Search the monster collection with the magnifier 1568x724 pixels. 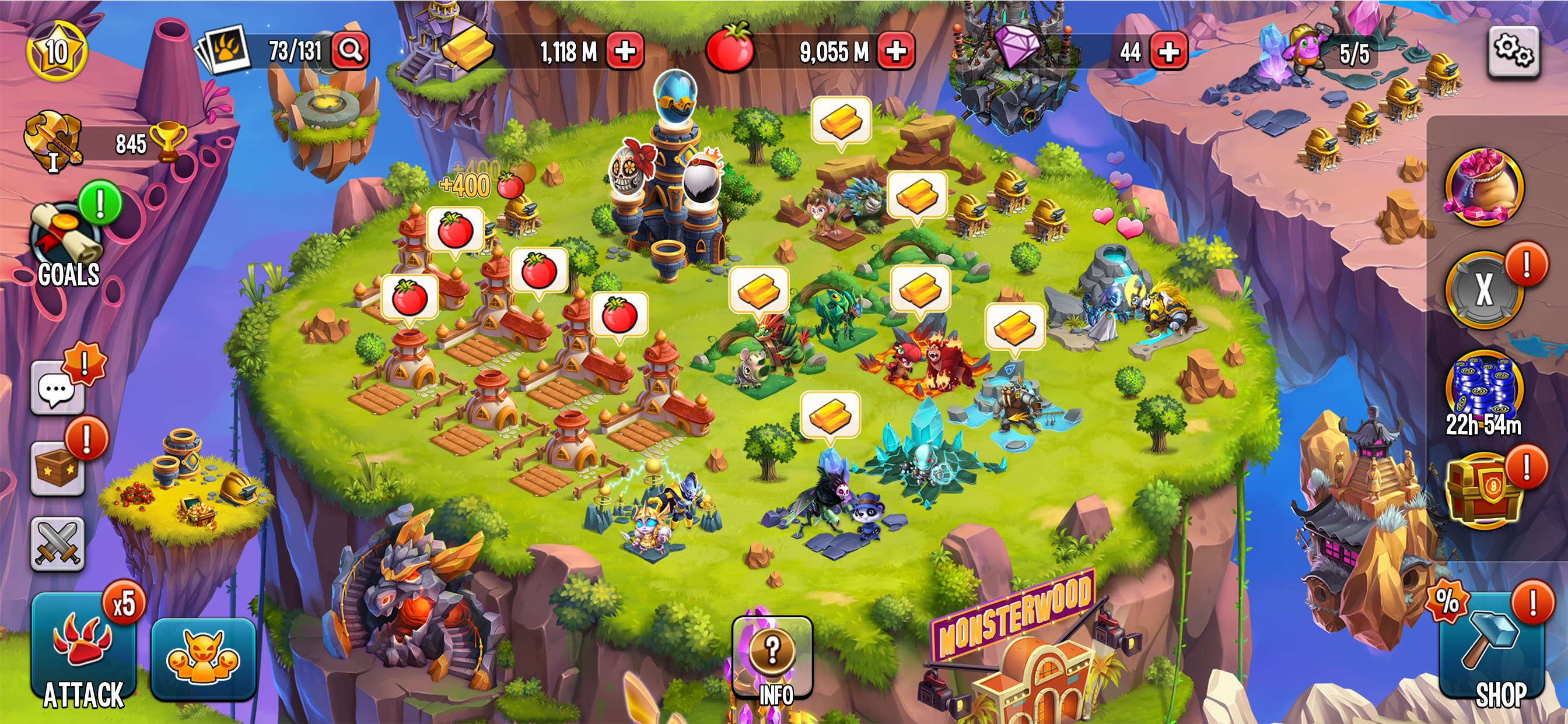(x=351, y=50)
